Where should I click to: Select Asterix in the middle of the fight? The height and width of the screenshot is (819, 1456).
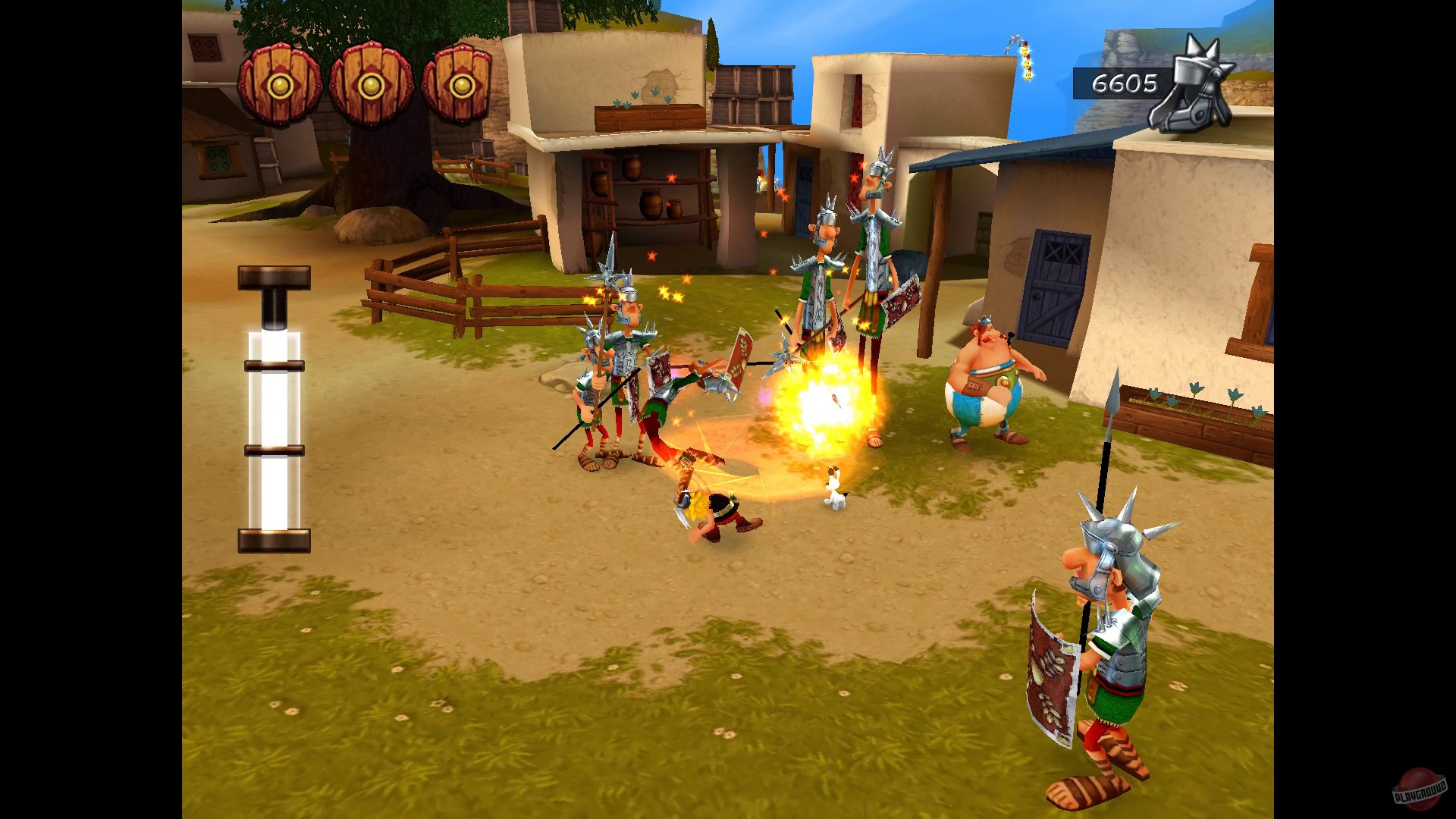(x=709, y=504)
